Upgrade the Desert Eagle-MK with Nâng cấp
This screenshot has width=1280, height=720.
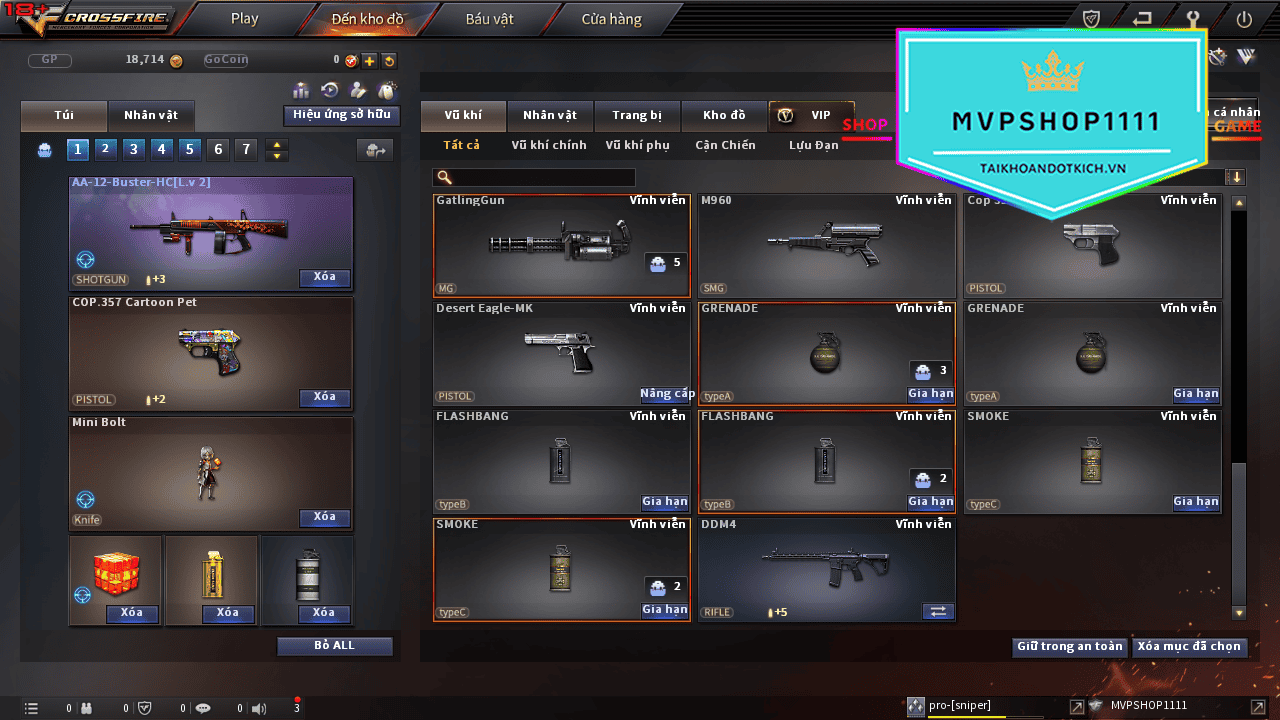(667, 394)
